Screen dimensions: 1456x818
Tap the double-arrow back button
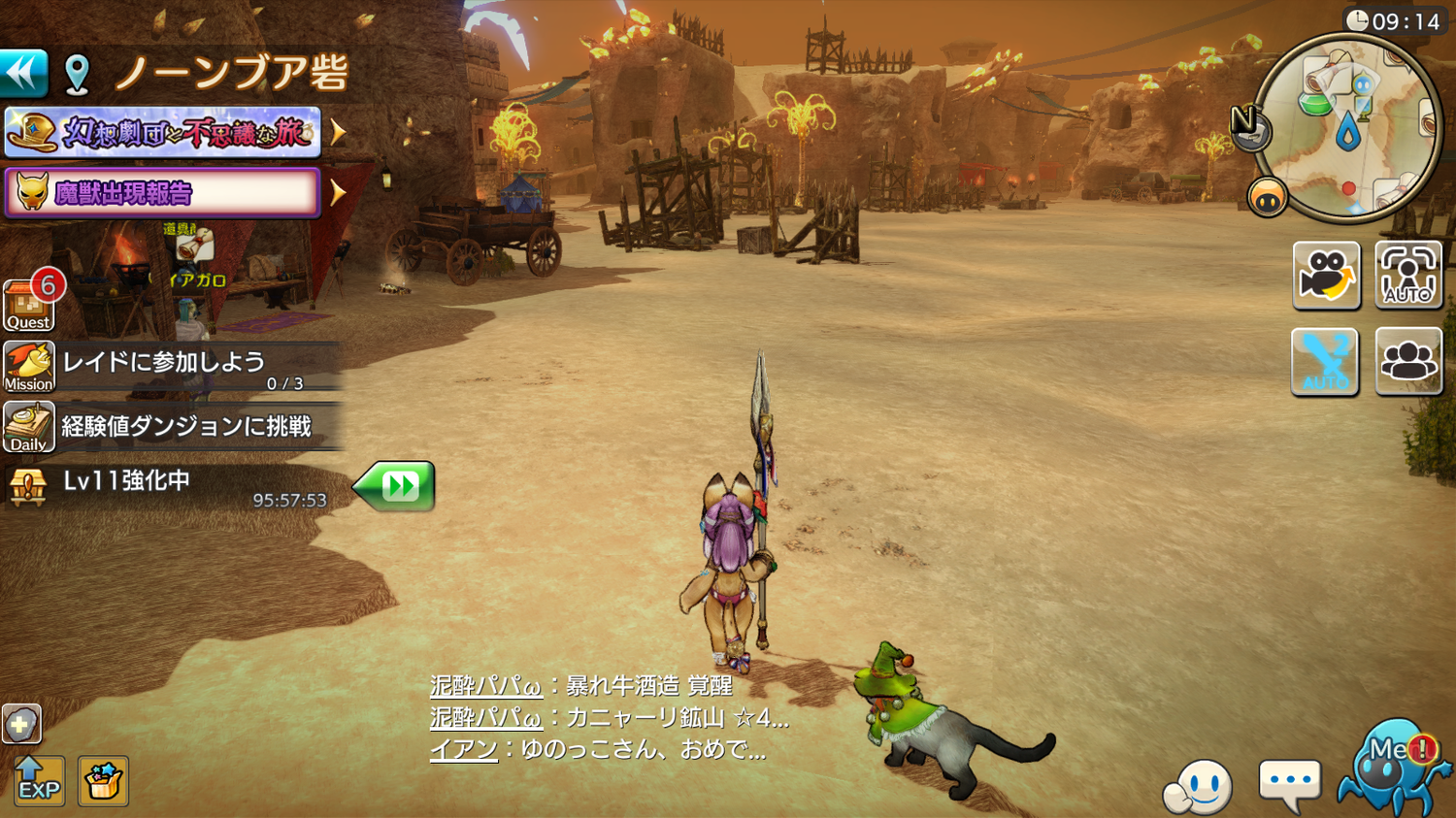pyautogui.click(x=23, y=73)
